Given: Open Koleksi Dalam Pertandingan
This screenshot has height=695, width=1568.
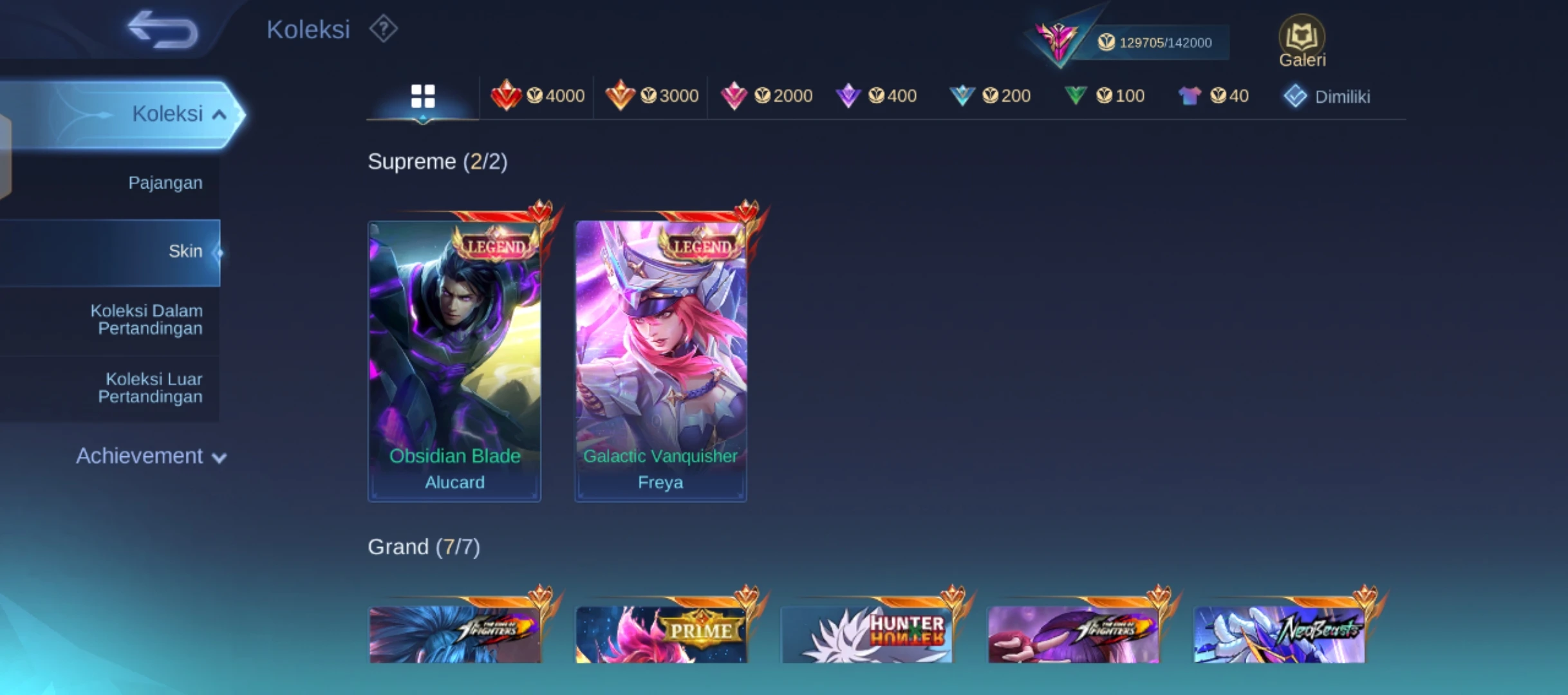Looking at the screenshot, I should 149,319.
